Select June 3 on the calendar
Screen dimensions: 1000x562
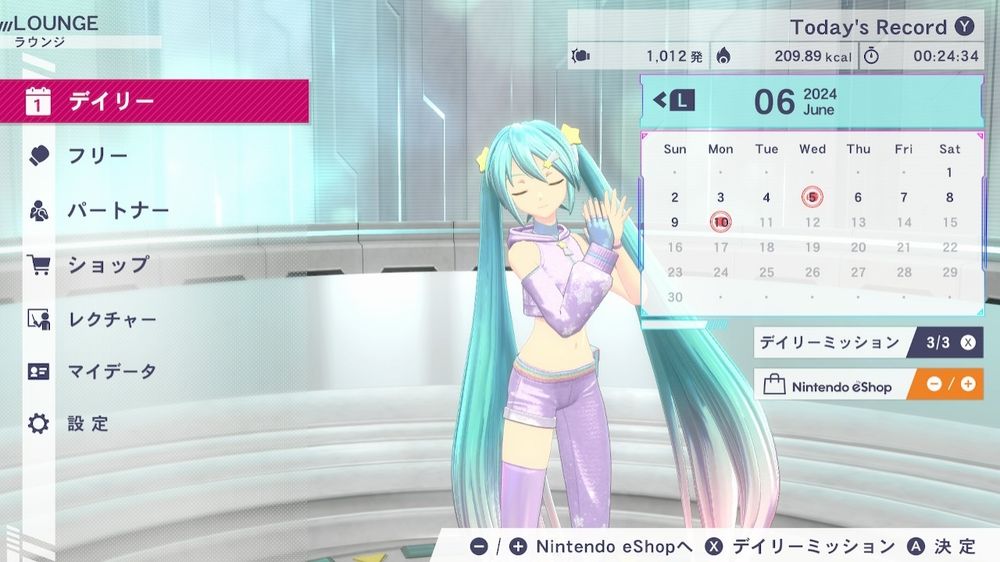(x=721, y=197)
